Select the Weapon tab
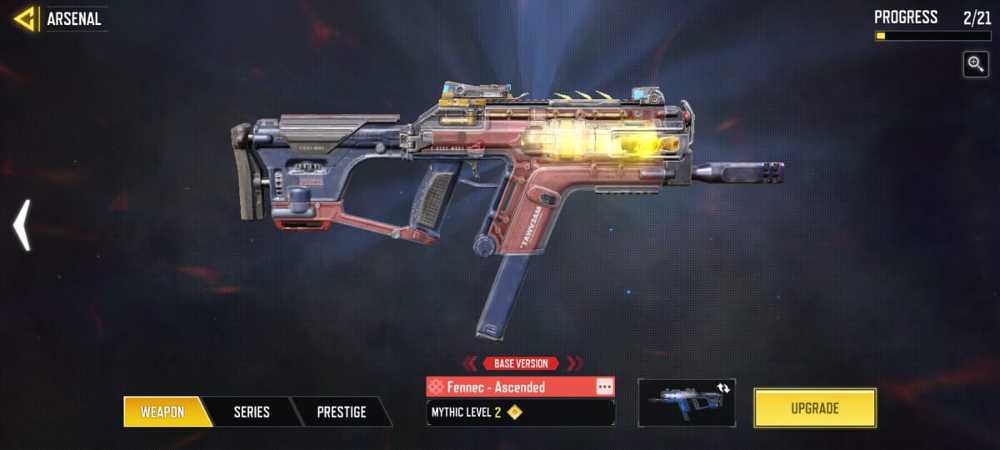Image resolution: width=1000 pixels, height=450 pixels. (x=162, y=411)
